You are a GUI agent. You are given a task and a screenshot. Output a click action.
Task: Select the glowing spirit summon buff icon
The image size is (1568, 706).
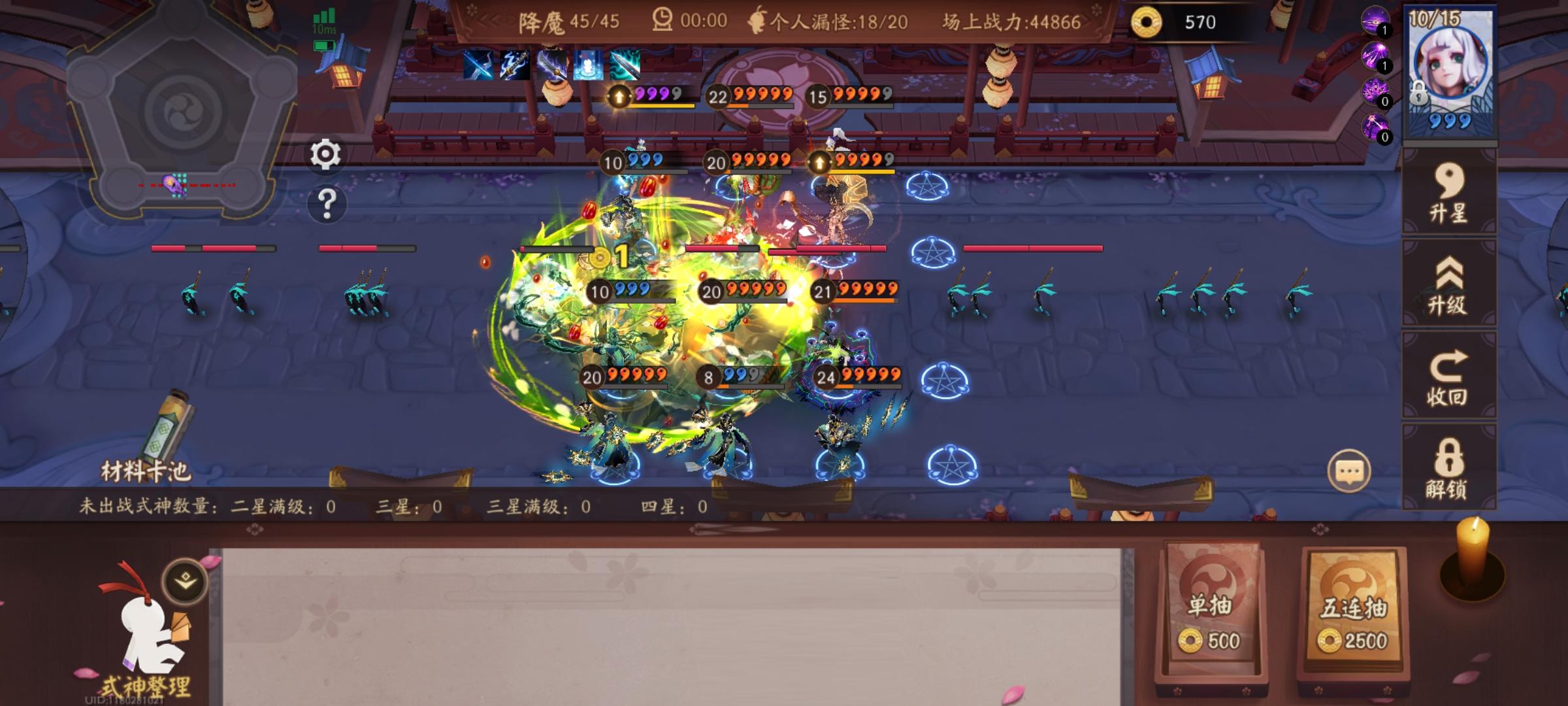click(590, 65)
